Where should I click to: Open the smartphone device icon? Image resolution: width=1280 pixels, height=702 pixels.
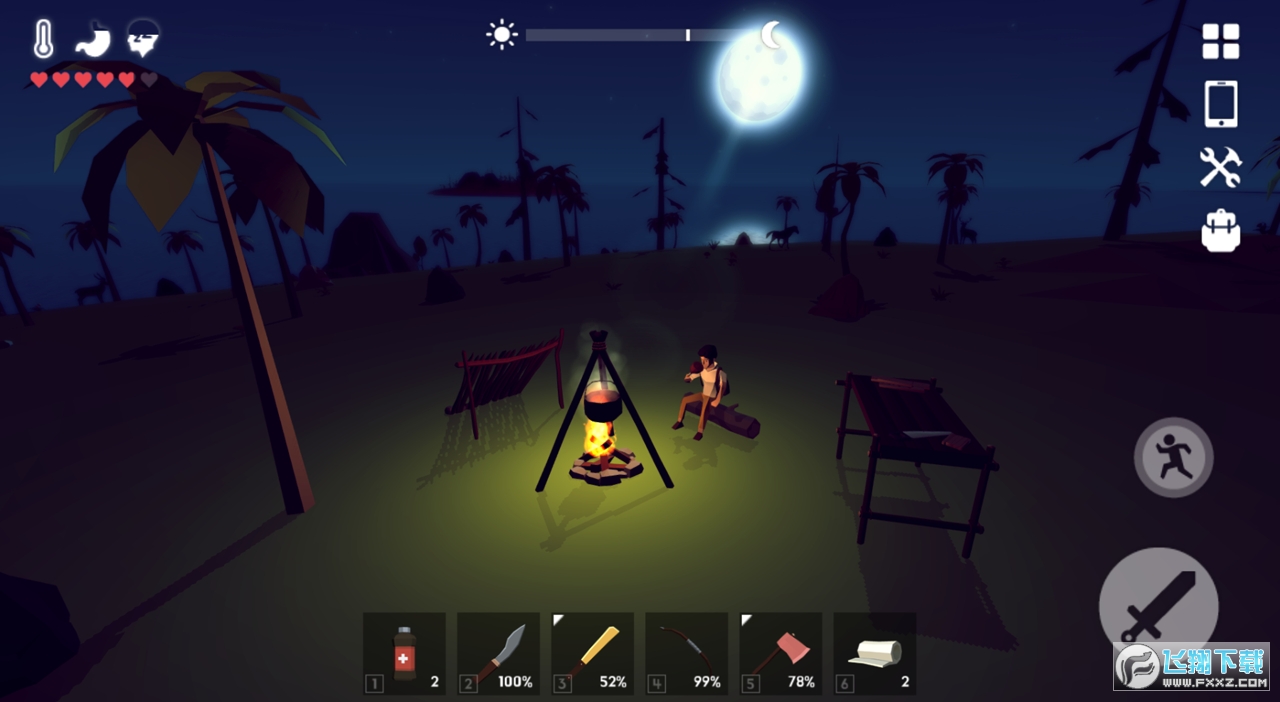click(1220, 104)
